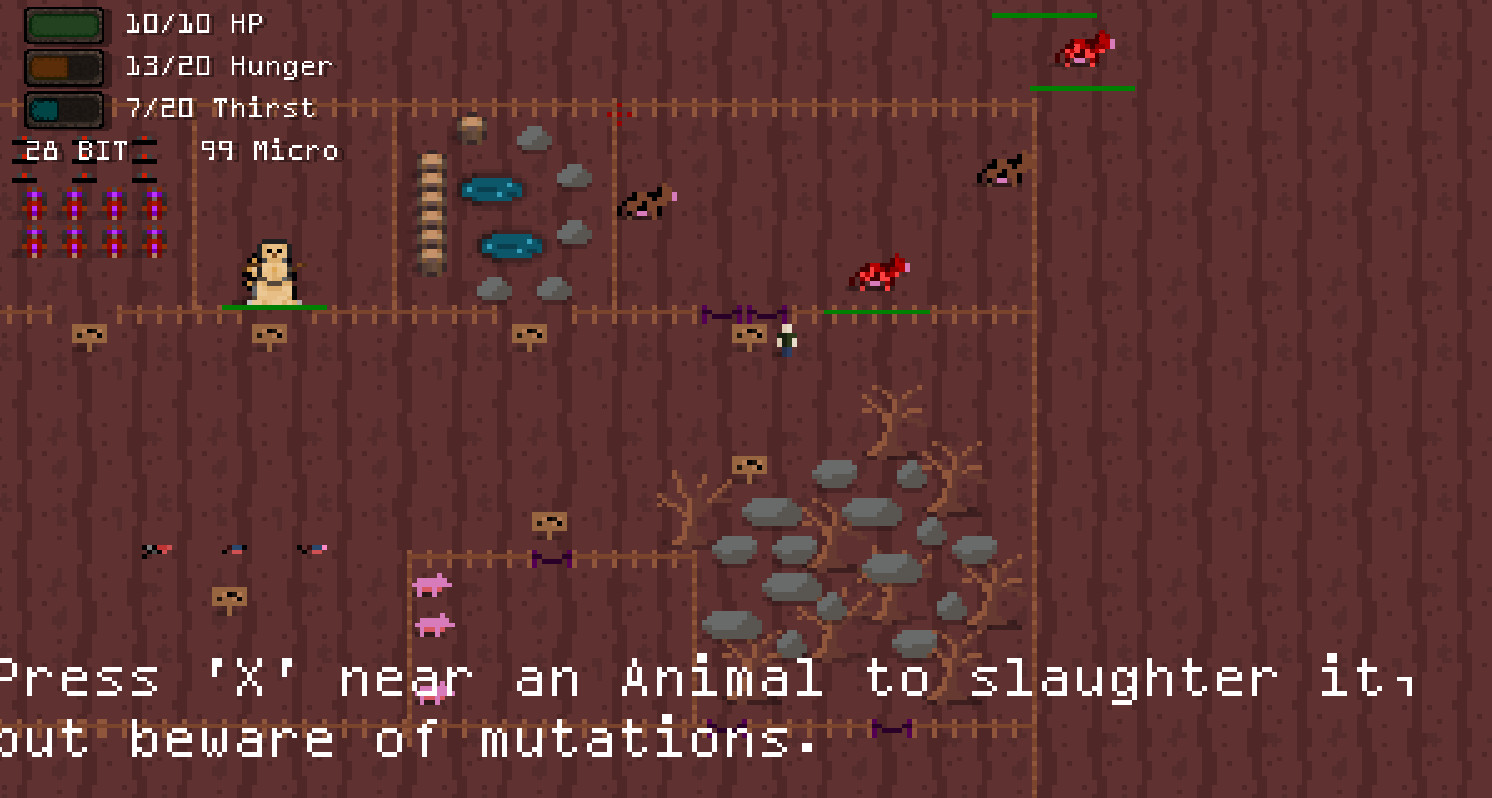Image resolution: width=1492 pixels, height=798 pixels.
Task: Click the 28 BIT counter
Action: pos(70,150)
